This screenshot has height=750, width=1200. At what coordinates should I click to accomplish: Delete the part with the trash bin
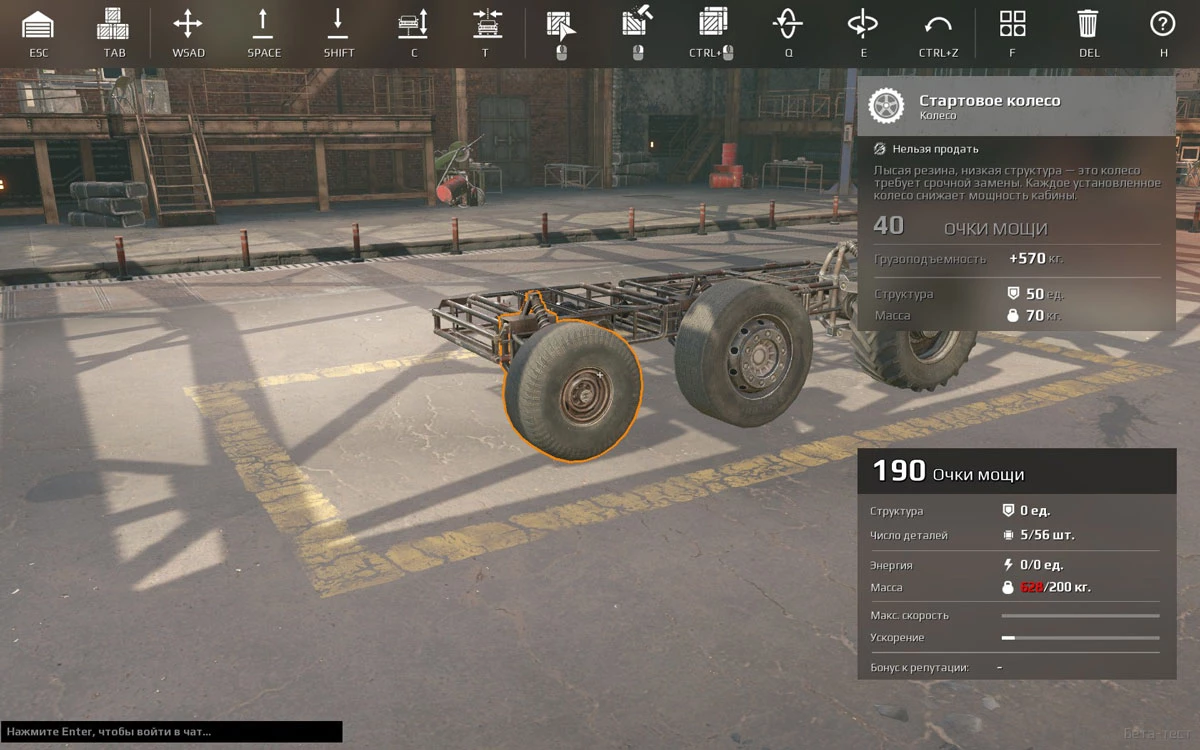[1088, 24]
